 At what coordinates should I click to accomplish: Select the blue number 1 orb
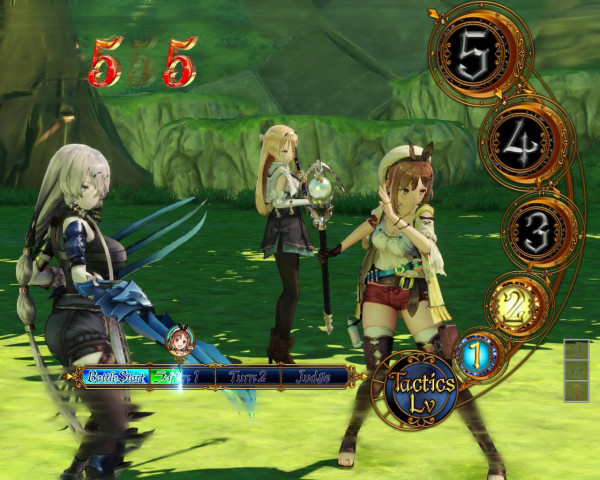tap(476, 353)
